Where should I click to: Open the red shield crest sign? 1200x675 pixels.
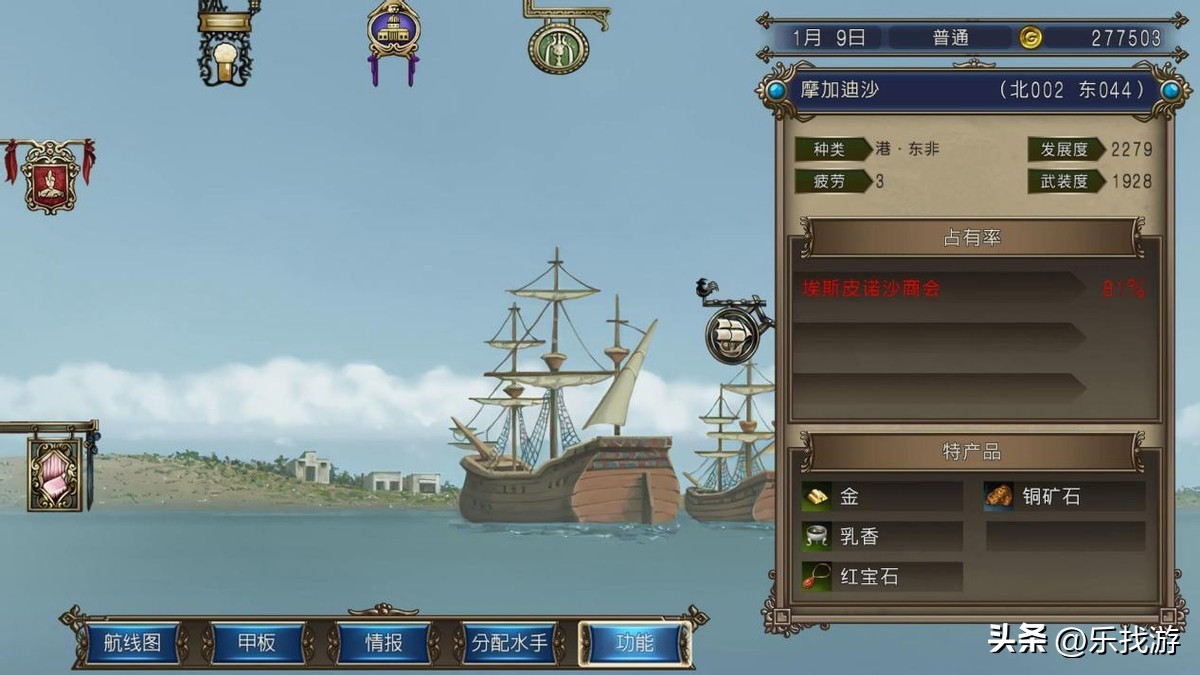point(50,178)
